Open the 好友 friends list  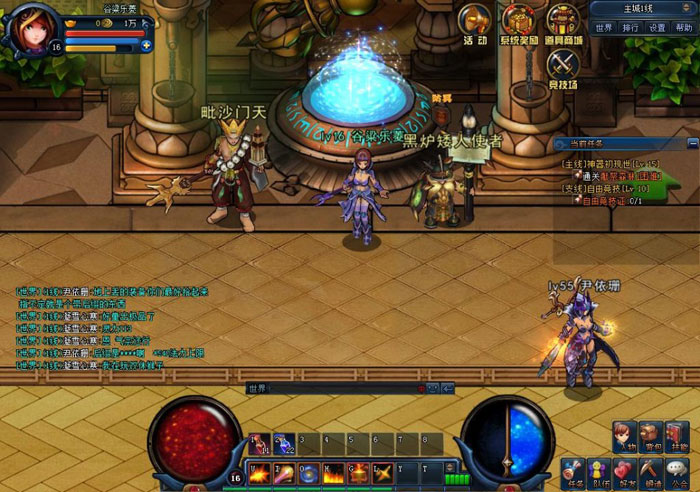pyautogui.click(x=626, y=470)
